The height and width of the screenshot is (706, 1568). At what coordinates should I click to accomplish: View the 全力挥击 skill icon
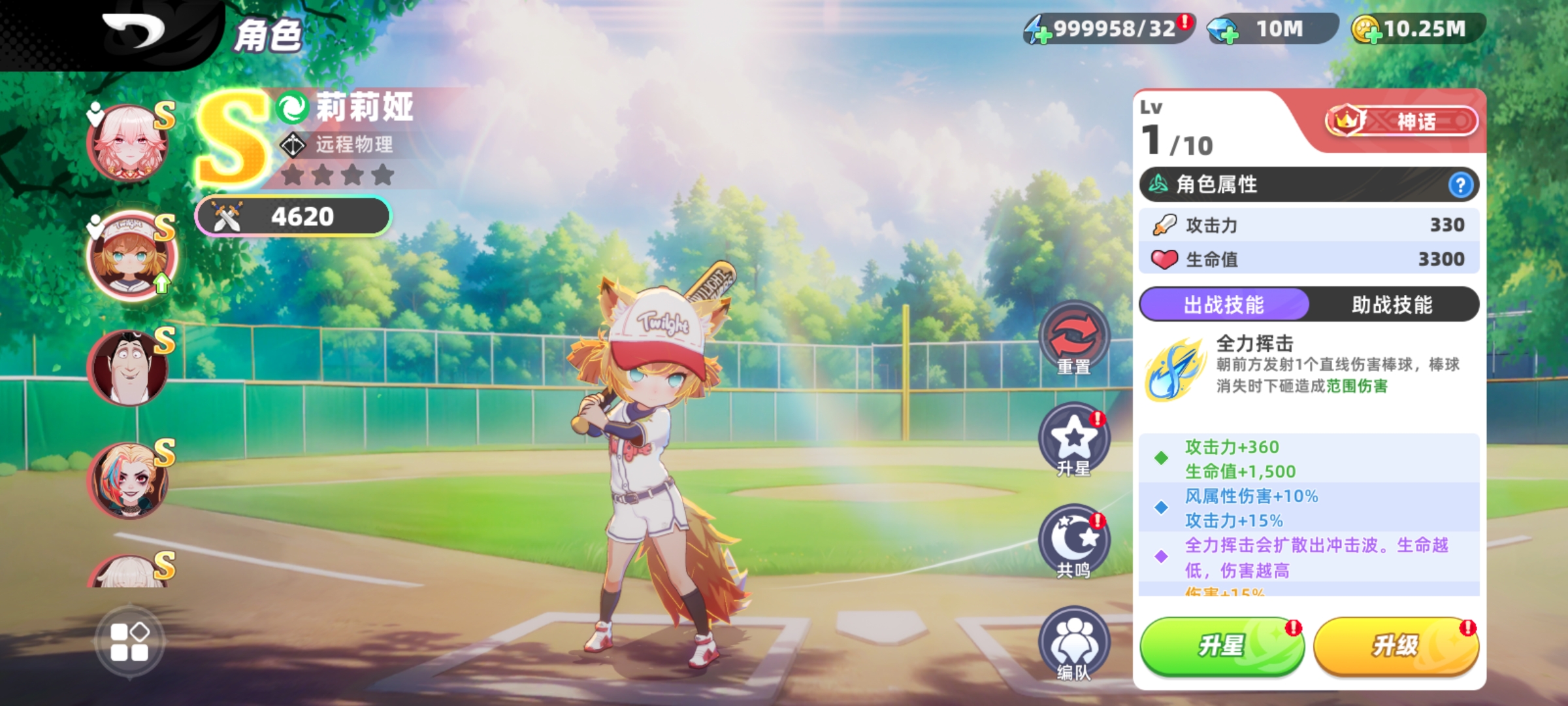pyautogui.click(x=1174, y=369)
